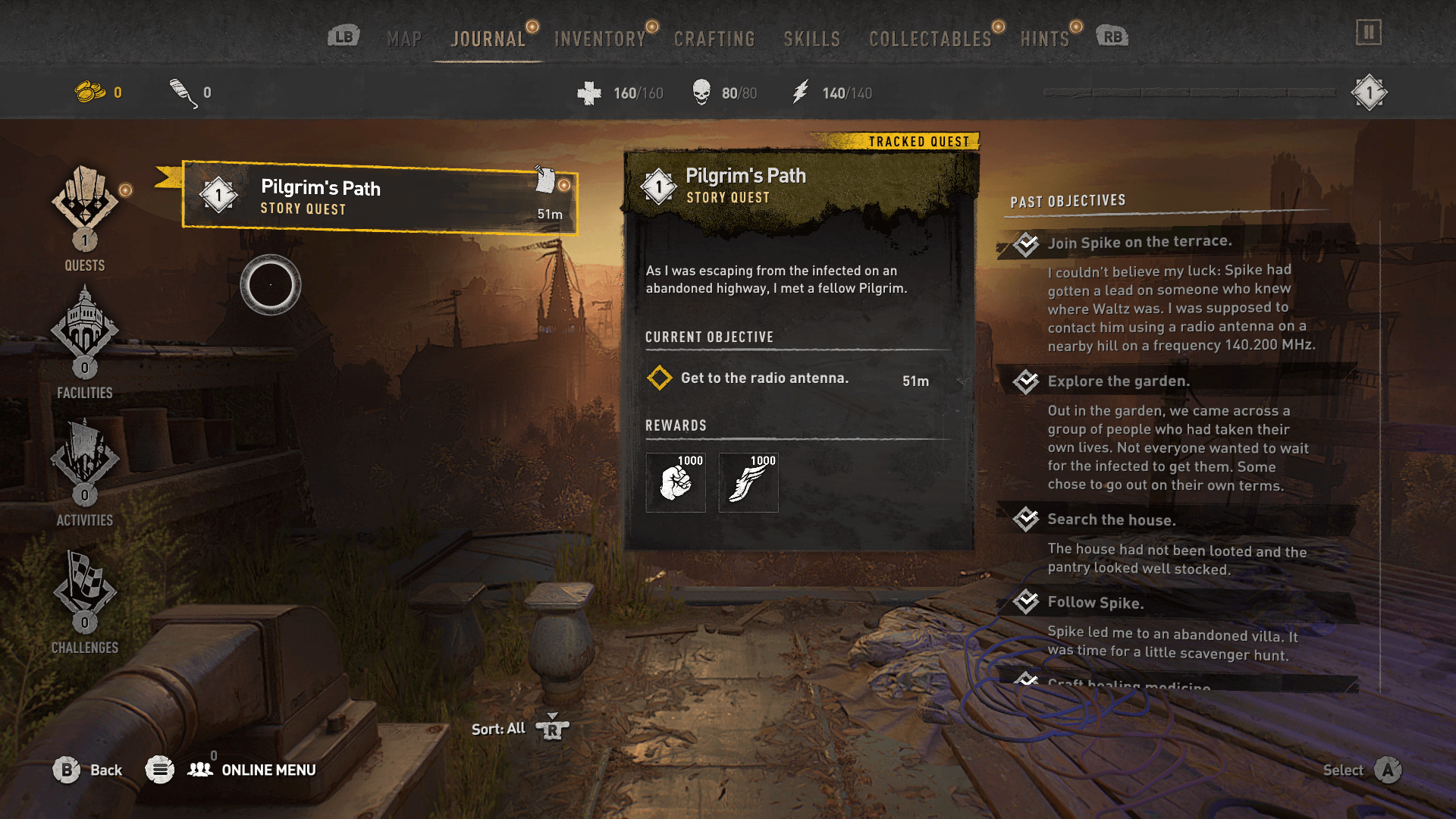Open the Collectables tab
This screenshot has width=1456, height=819.
pyautogui.click(x=930, y=38)
